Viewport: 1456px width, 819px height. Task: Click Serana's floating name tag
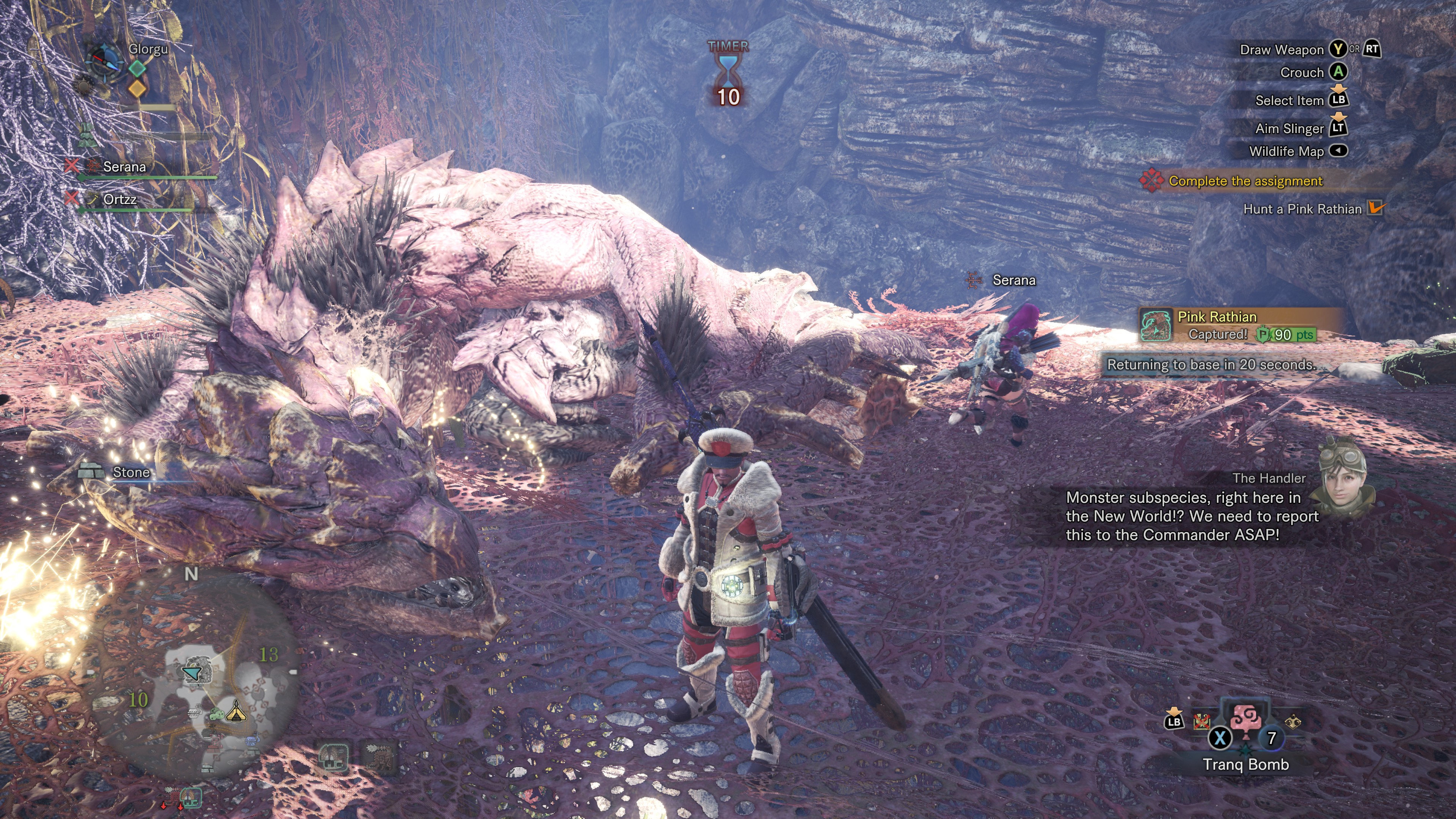coord(1014,280)
